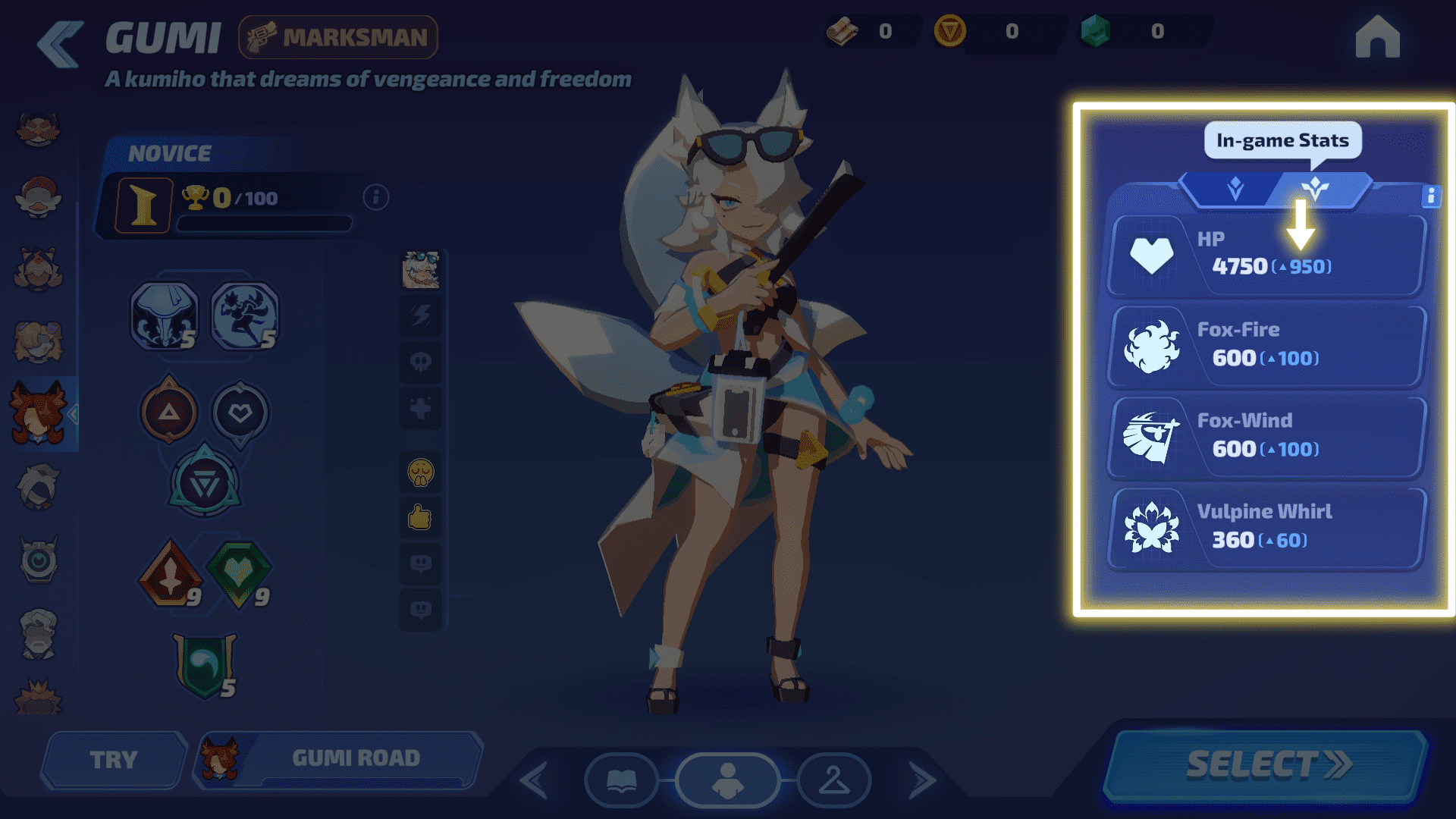Switch to the left diamond stats tab
The image size is (1456, 819).
tap(1235, 189)
